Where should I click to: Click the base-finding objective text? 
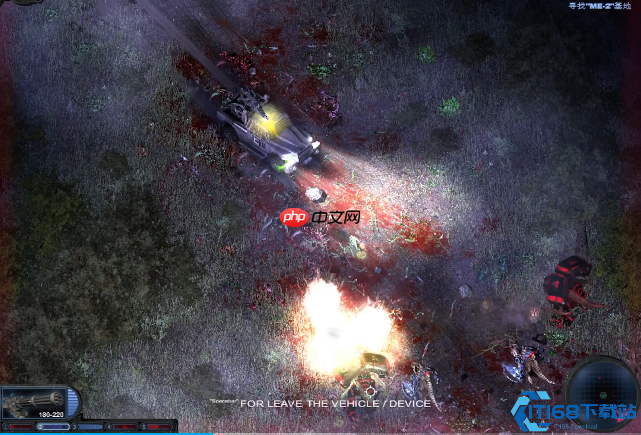coord(601,6)
